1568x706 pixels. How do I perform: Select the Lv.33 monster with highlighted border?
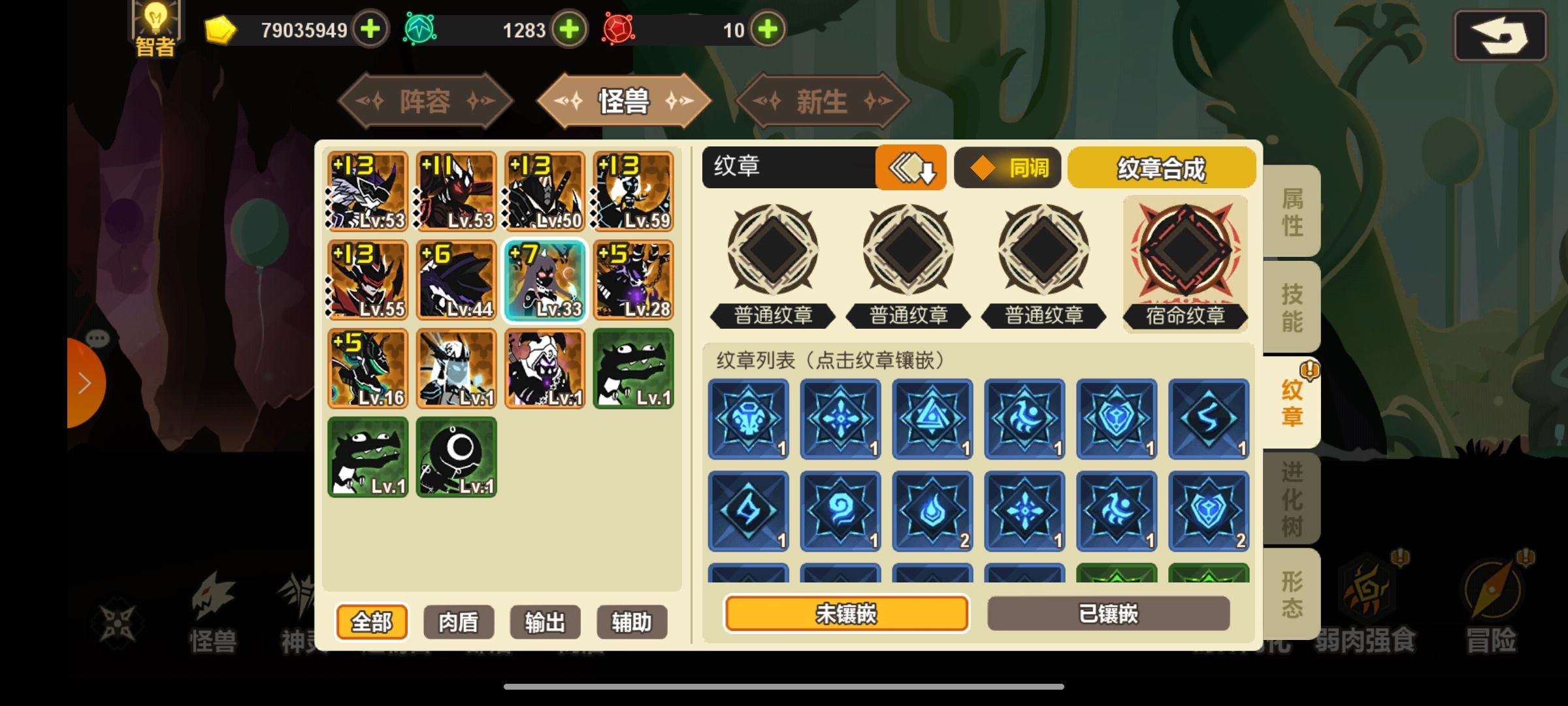click(544, 281)
